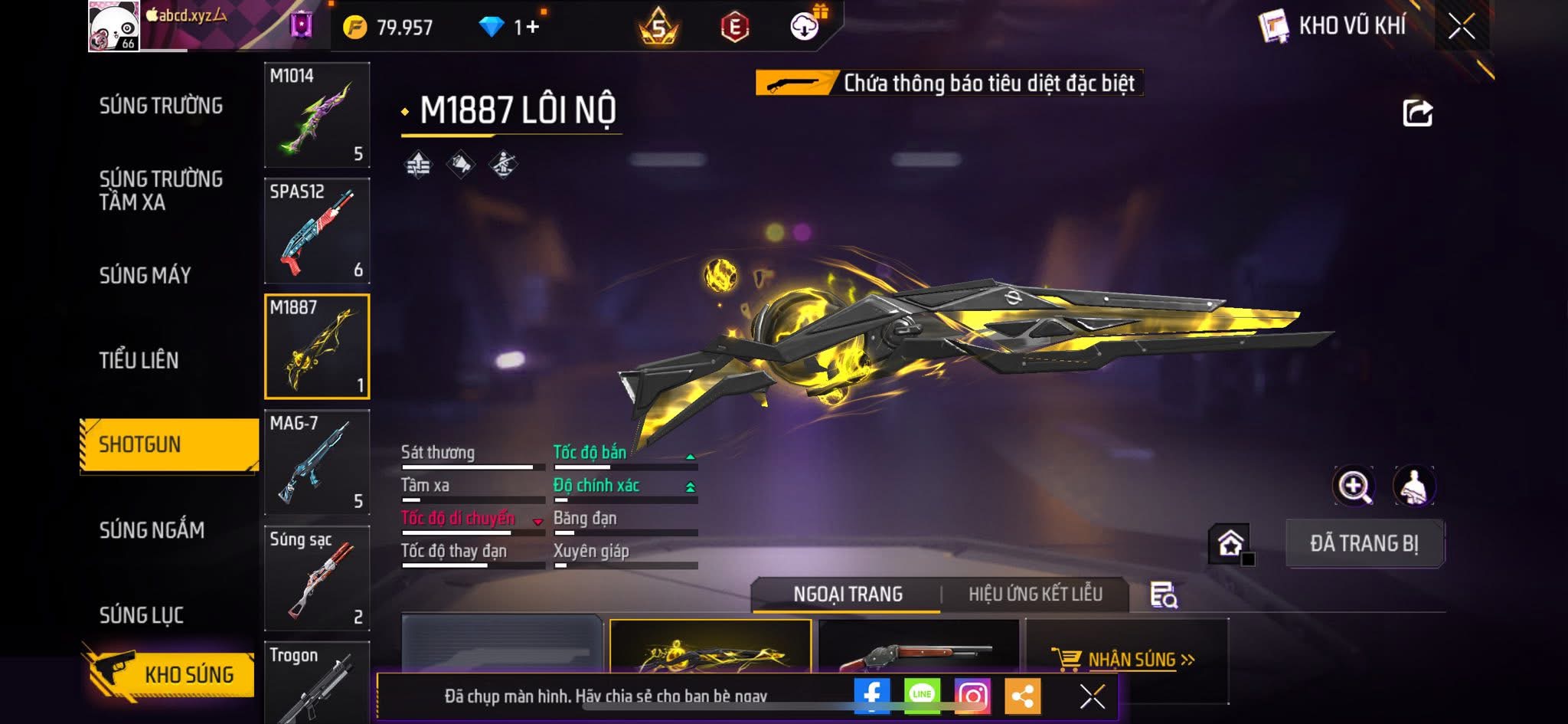
Task: Switch to Súng Máy category
Action: point(145,275)
